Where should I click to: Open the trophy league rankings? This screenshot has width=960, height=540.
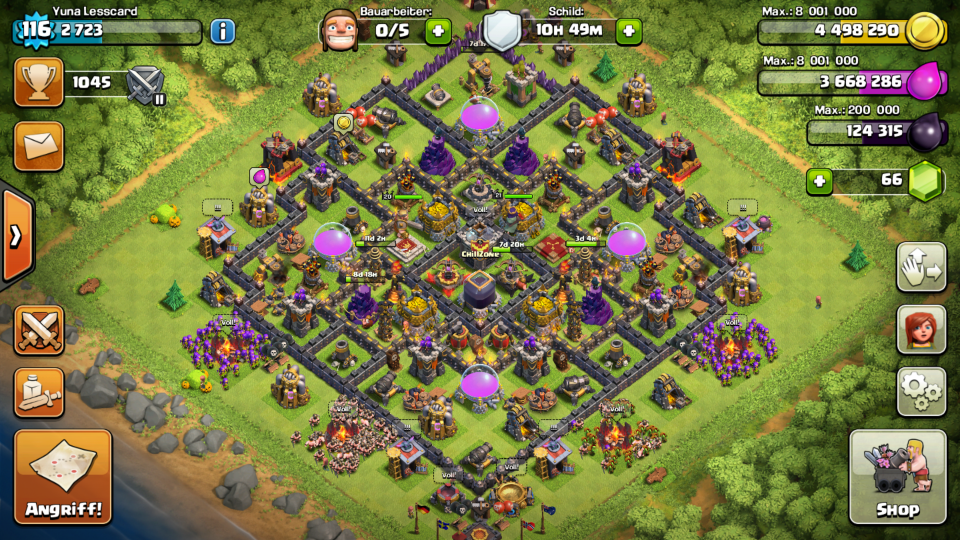[39, 82]
